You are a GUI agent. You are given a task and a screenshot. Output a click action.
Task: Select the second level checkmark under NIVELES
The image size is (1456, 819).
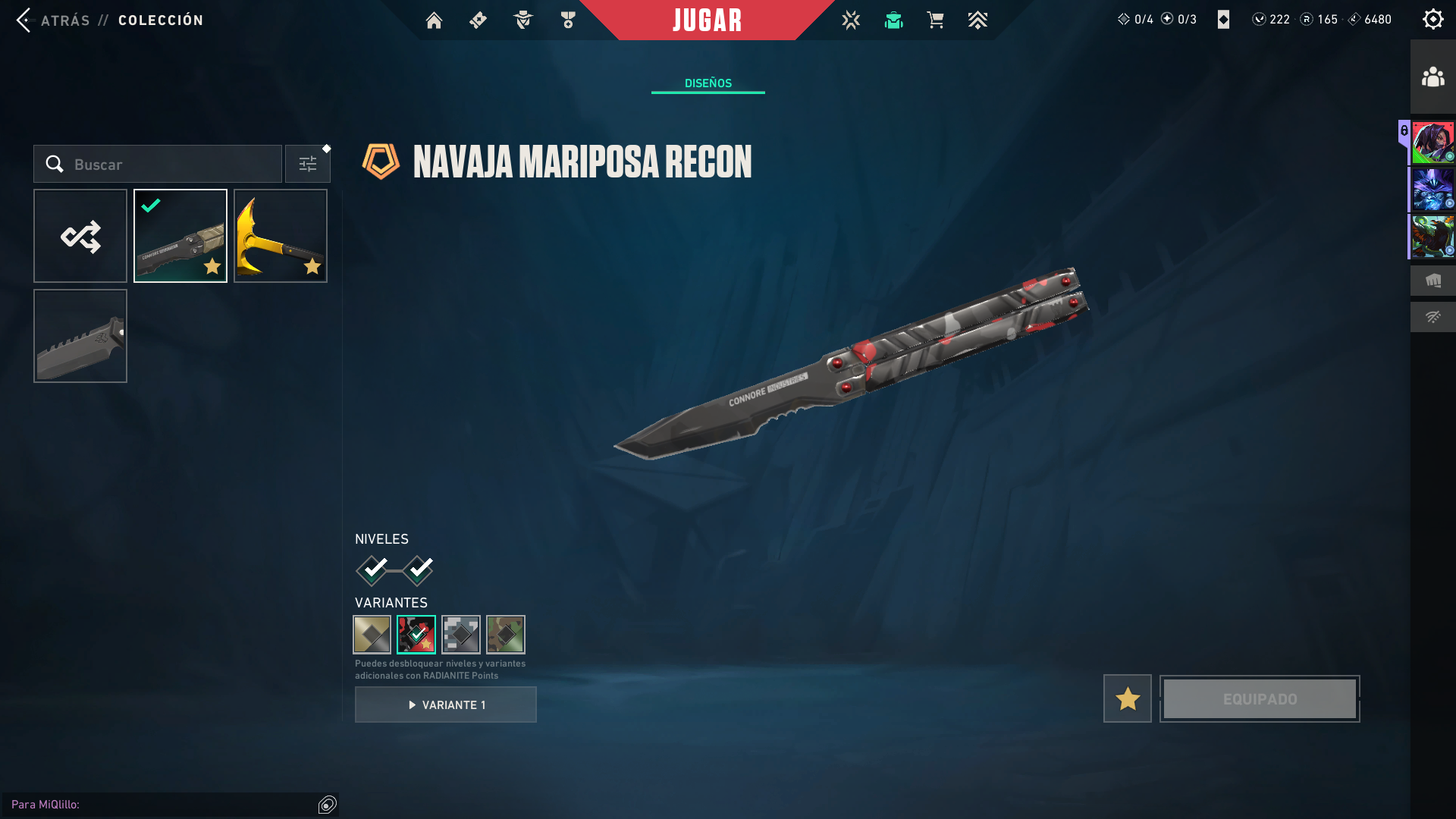click(418, 570)
